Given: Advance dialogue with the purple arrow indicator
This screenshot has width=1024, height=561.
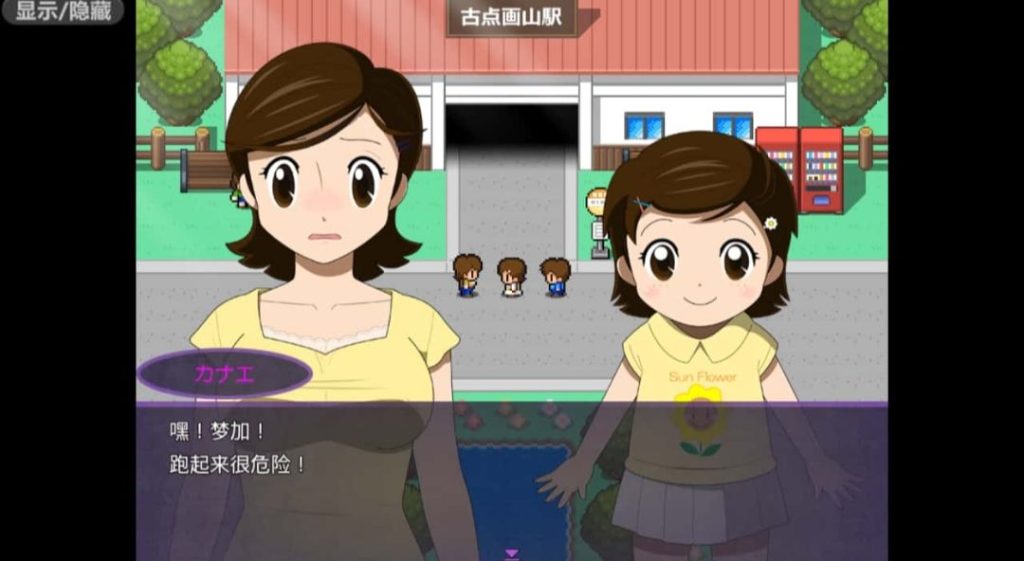Looking at the screenshot, I should pos(512,553).
